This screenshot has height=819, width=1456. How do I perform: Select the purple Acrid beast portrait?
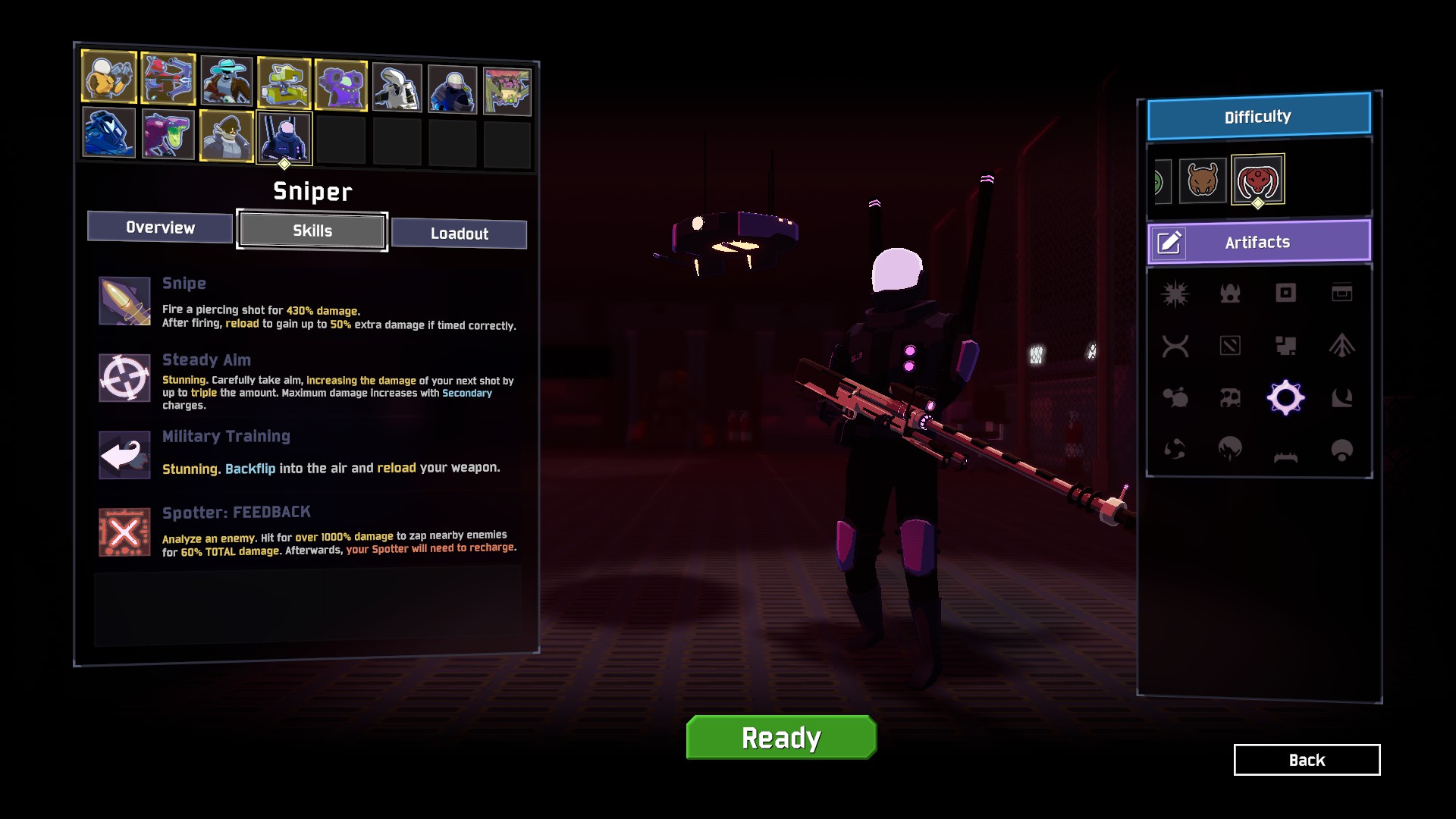pos(168,134)
